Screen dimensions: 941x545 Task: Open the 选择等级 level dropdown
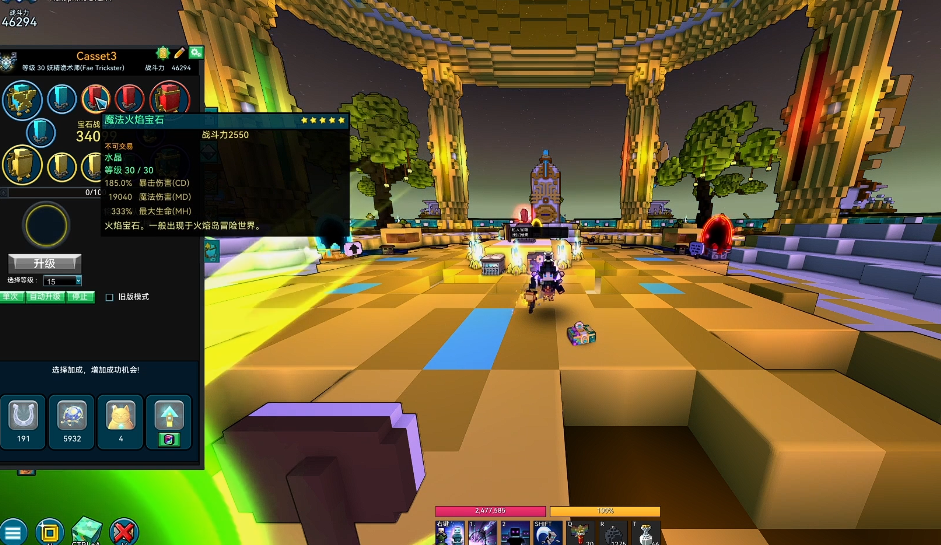(62, 281)
